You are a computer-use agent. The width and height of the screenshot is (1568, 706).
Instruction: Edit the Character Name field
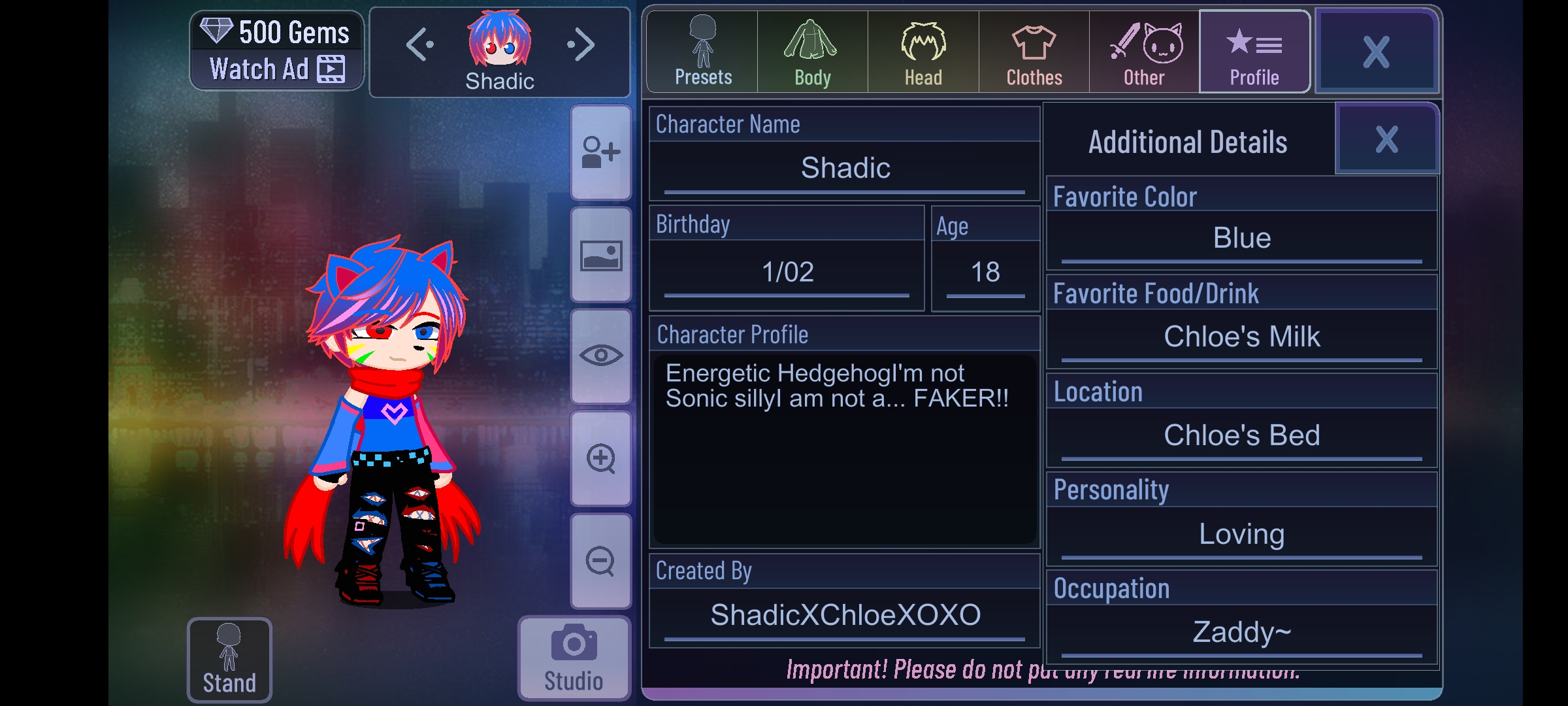click(845, 169)
